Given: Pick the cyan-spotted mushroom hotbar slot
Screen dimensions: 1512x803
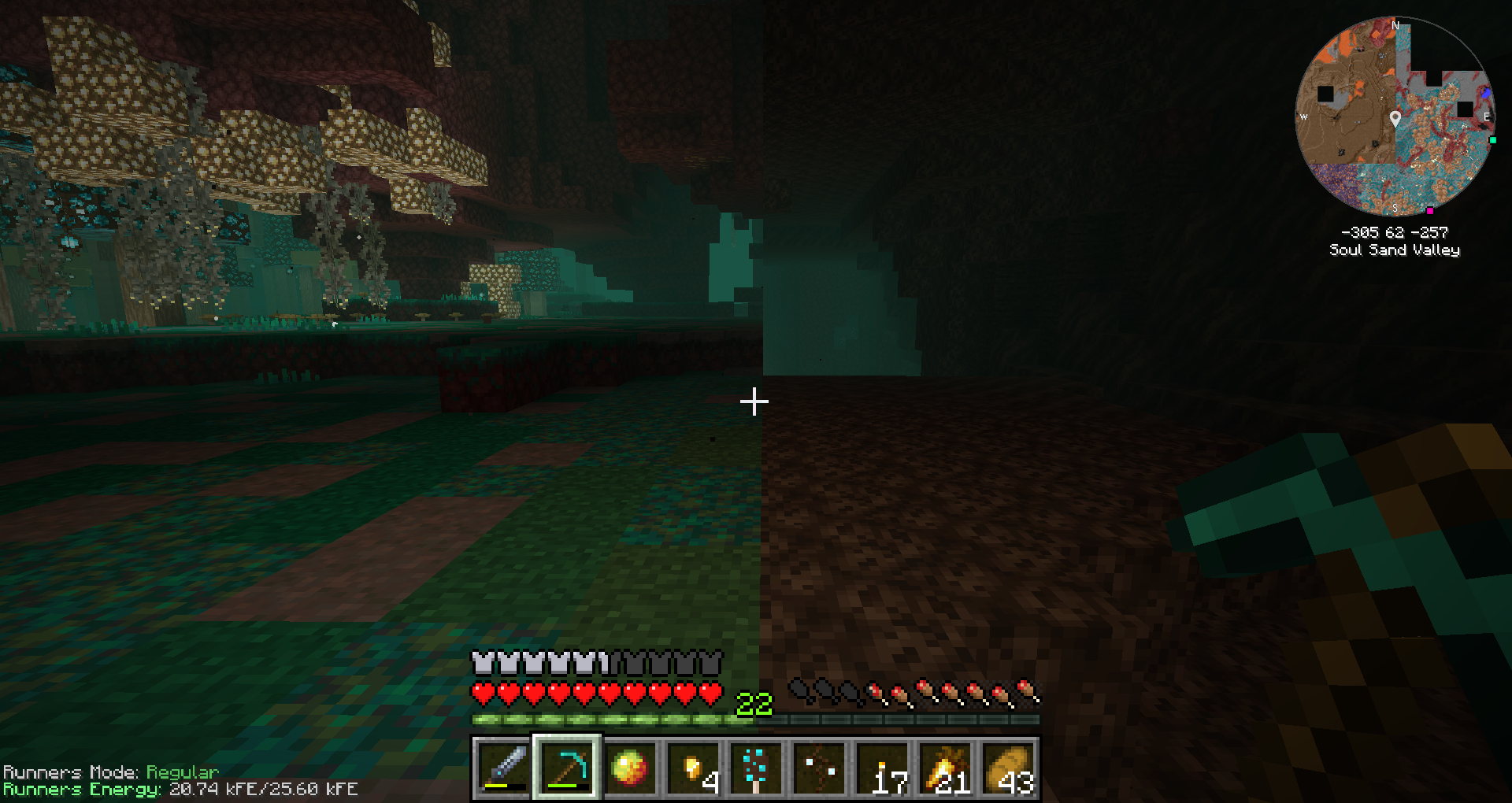Looking at the screenshot, I should (x=756, y=768).
